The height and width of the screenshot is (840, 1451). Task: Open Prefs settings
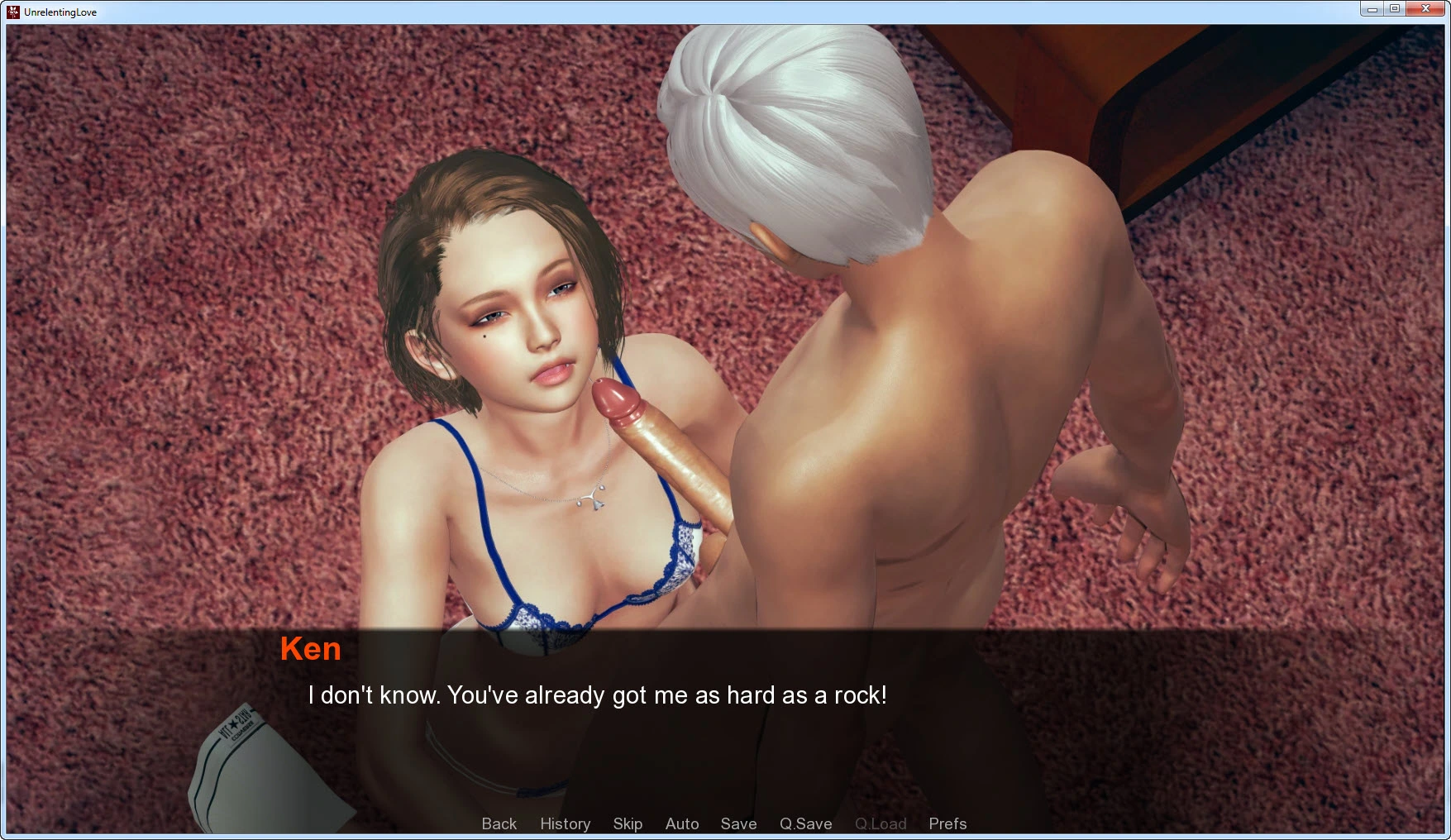[x=947, y=823]
